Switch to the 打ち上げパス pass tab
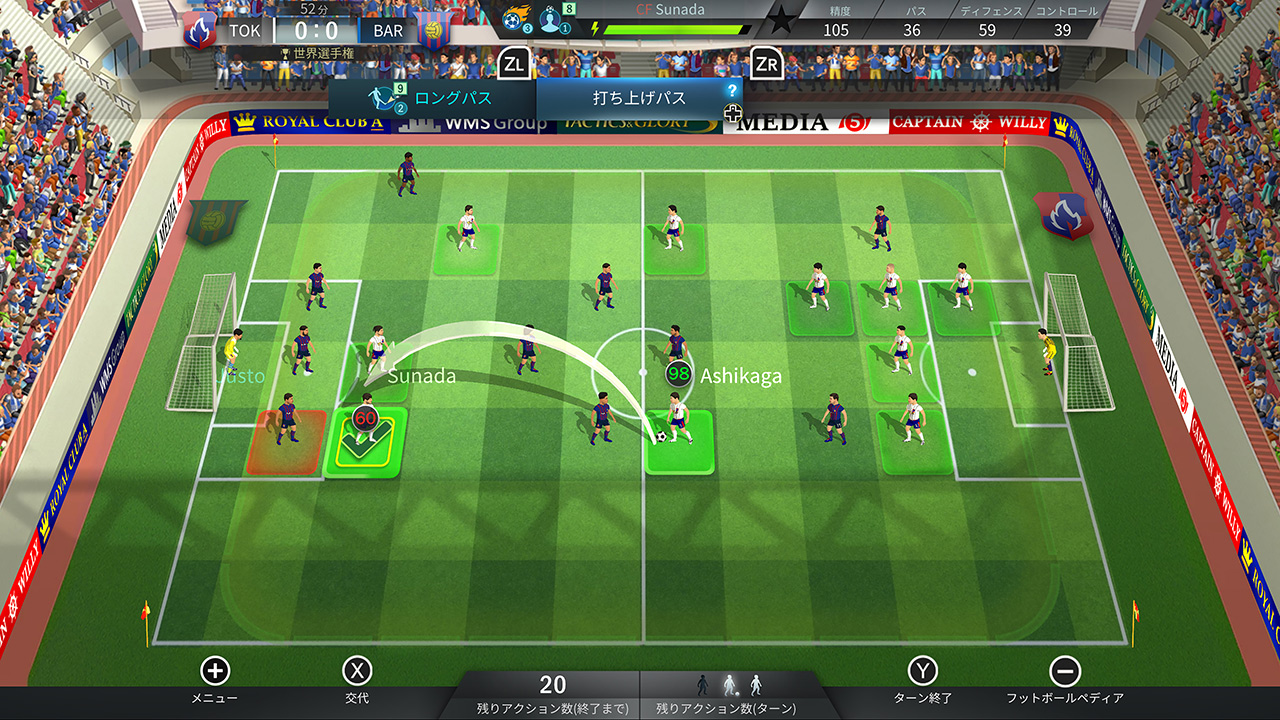 (x=640, y=95)
